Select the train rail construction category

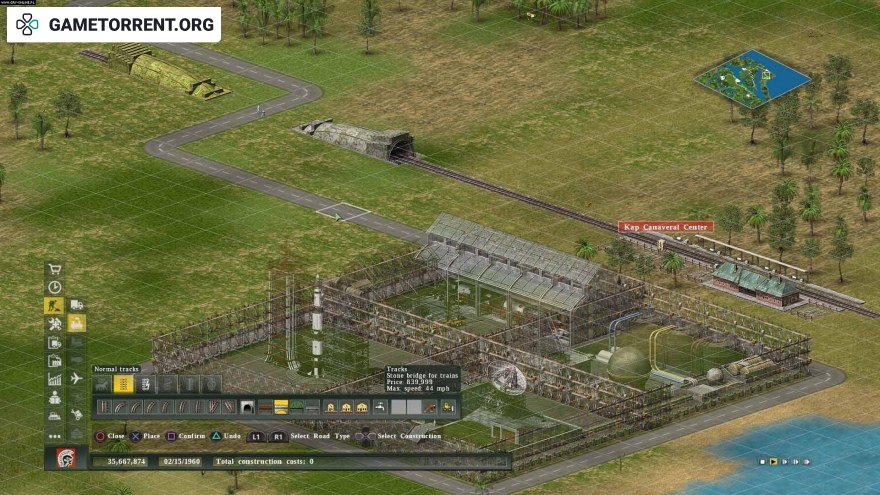77,324
